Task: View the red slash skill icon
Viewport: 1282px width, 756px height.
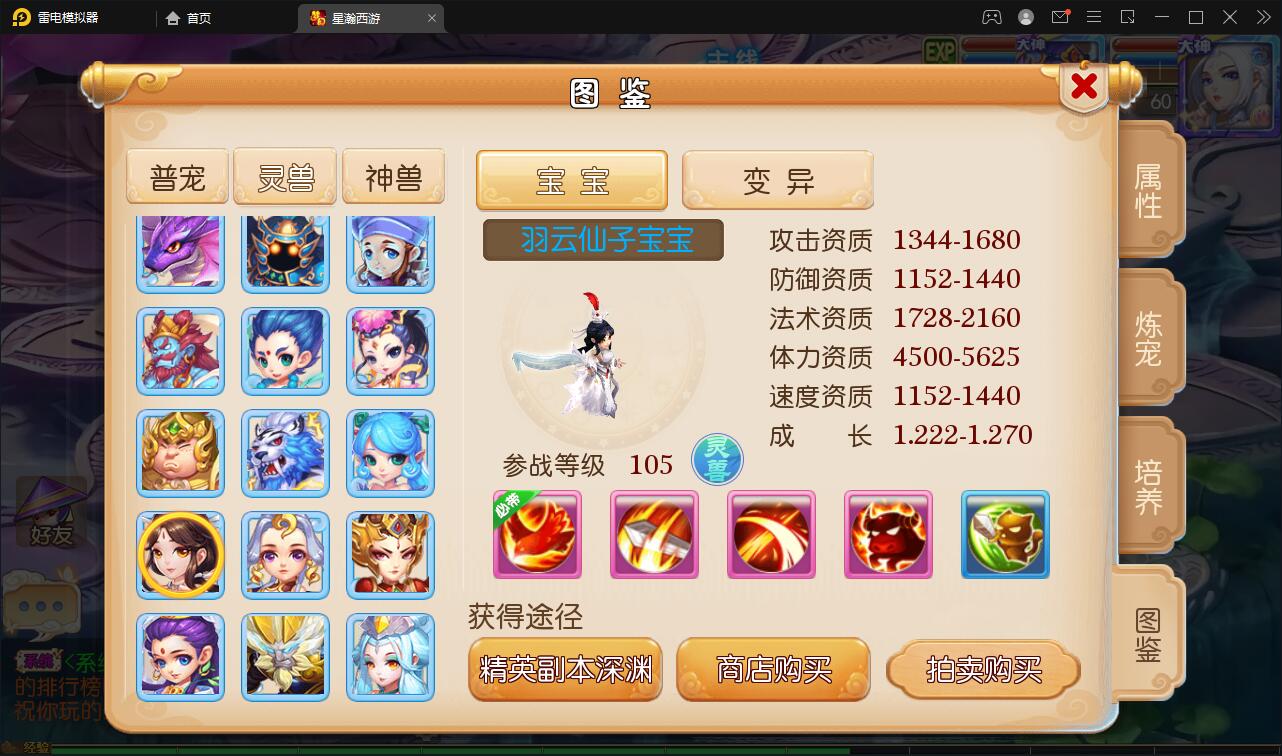Action: [x=771, y=535]
